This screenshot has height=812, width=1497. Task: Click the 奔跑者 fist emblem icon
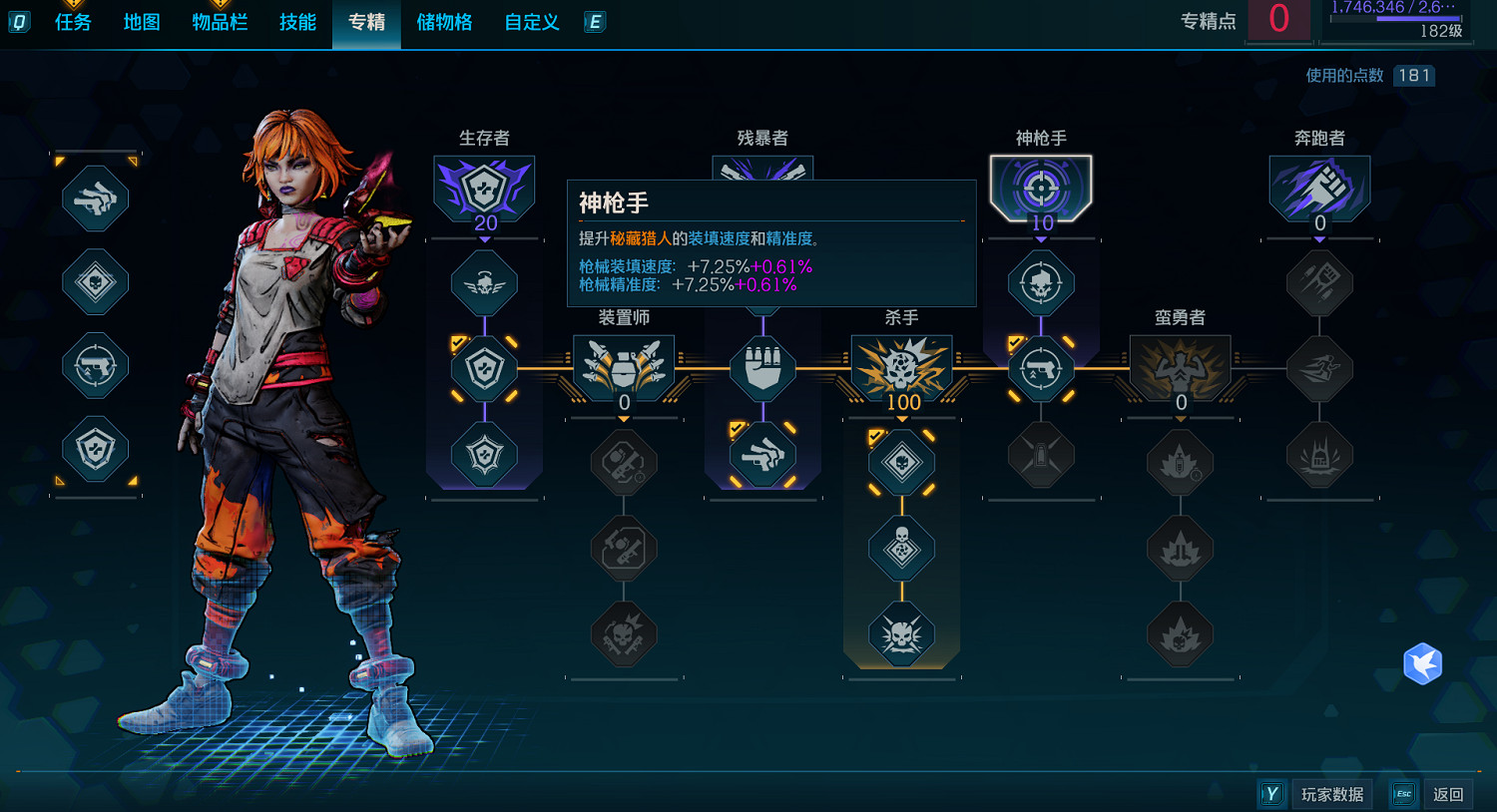(1319, 188)
